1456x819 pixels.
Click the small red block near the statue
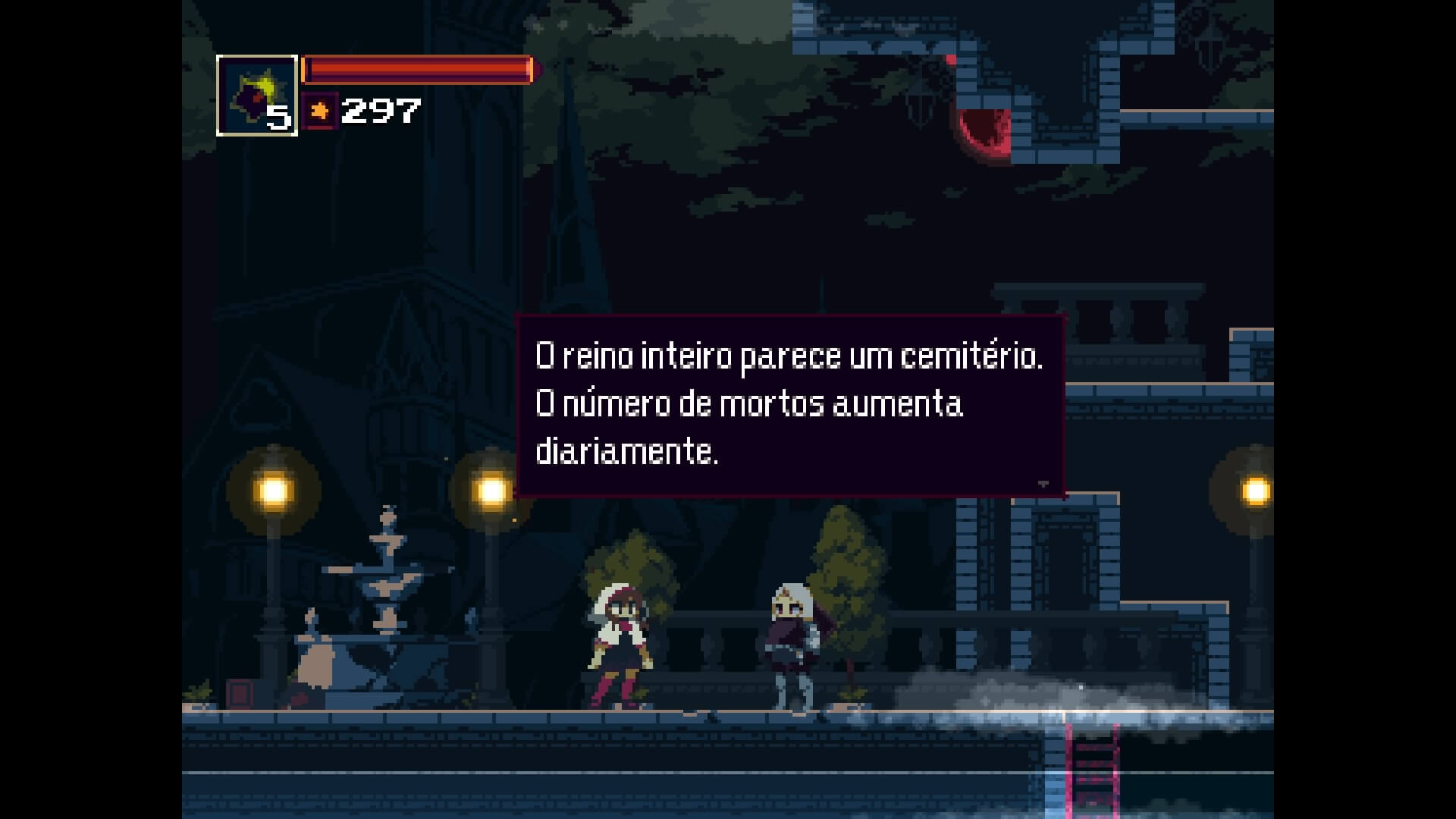point(240,692)
